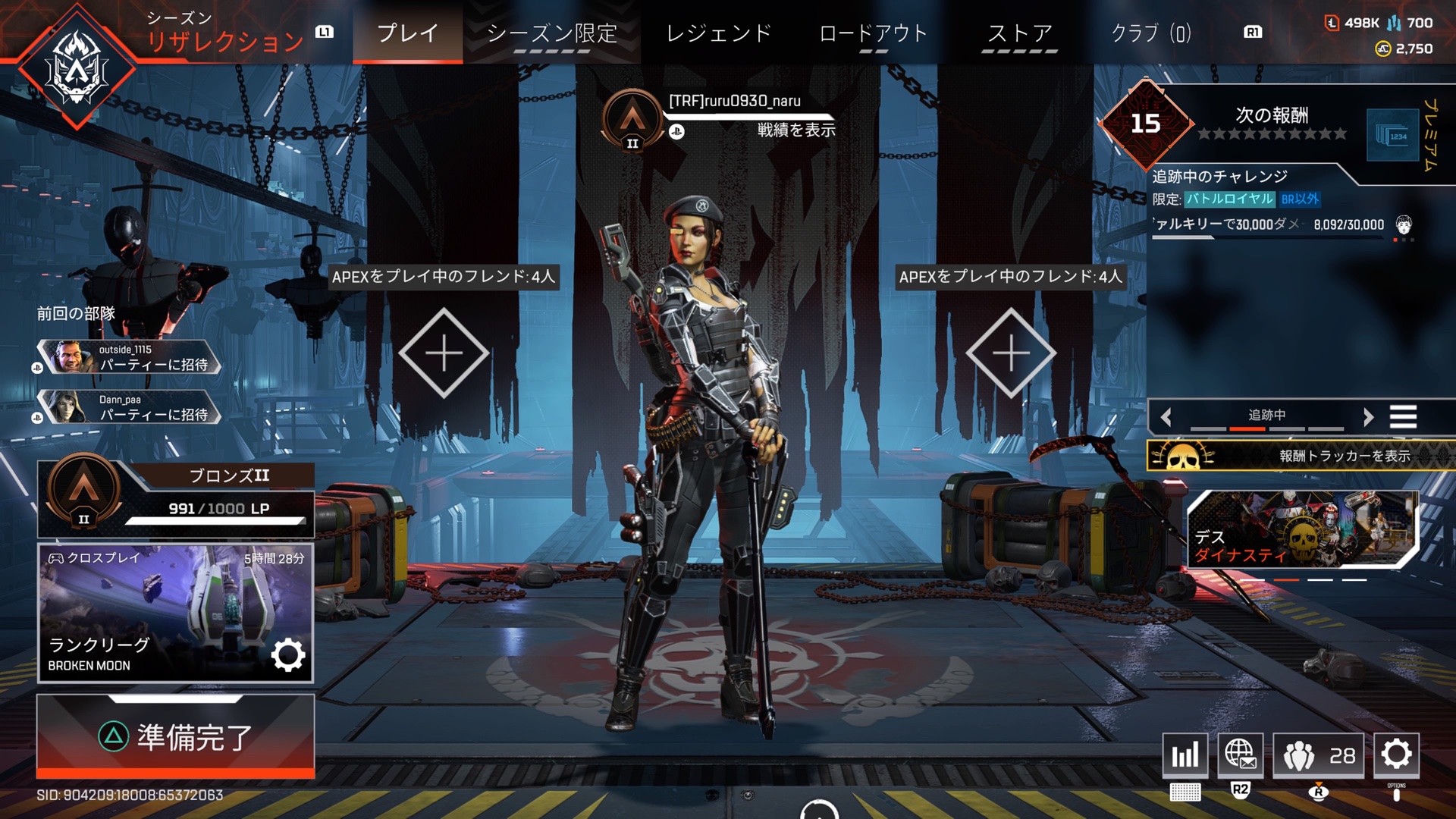Go to previous tracked challenge page

1166,416
